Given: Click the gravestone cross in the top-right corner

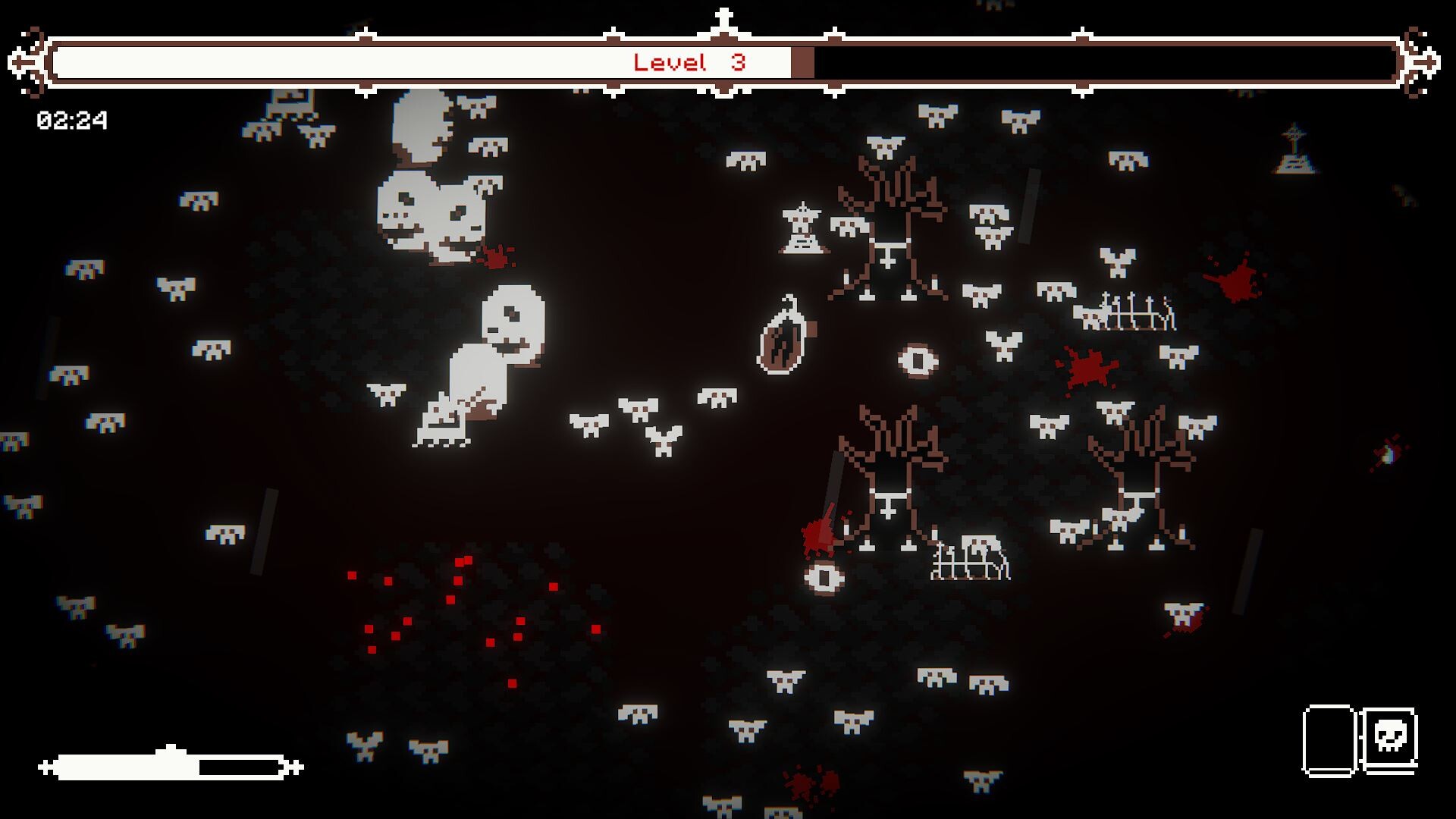Looking at the screenshot, I should tap(1294, 152).
